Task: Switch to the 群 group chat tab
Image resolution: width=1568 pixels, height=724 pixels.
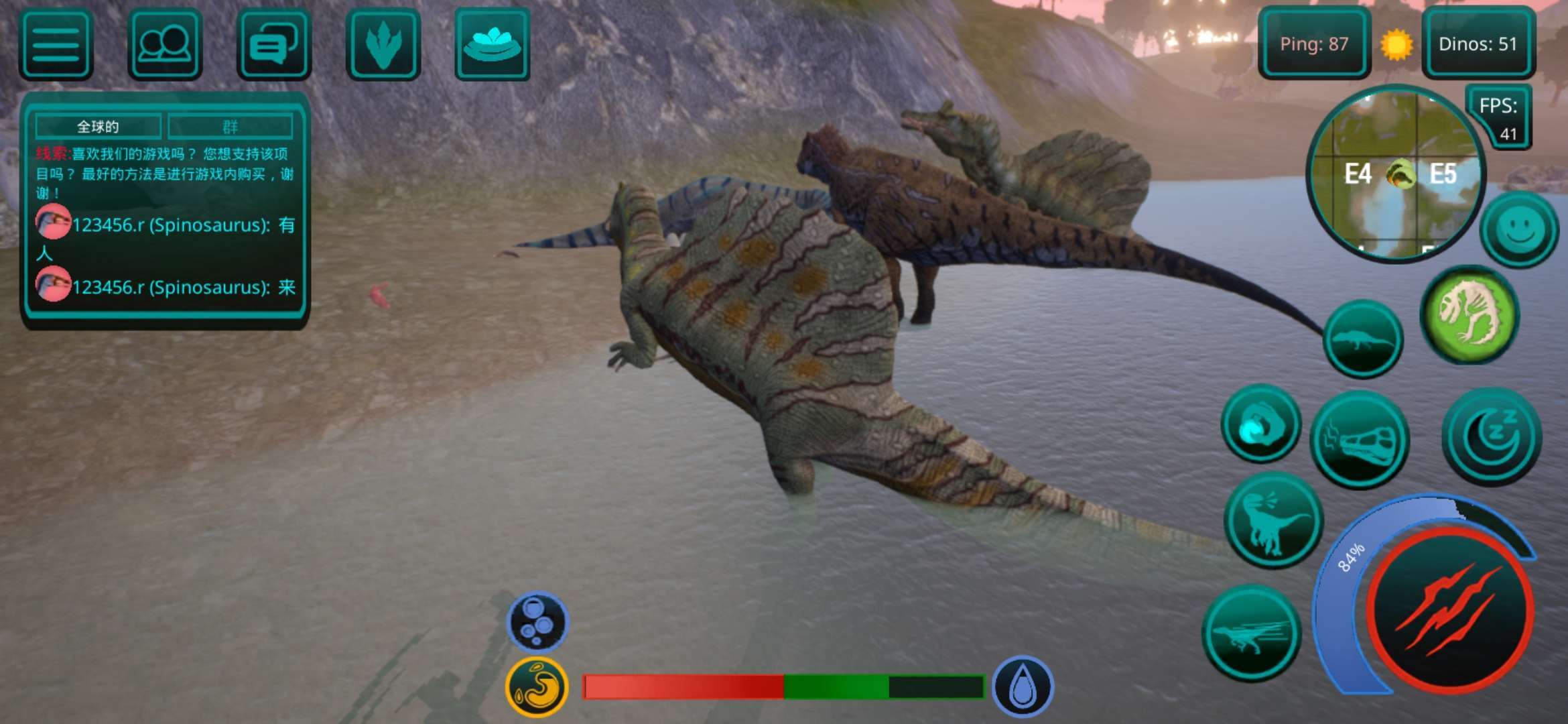Action: [230, 126]
